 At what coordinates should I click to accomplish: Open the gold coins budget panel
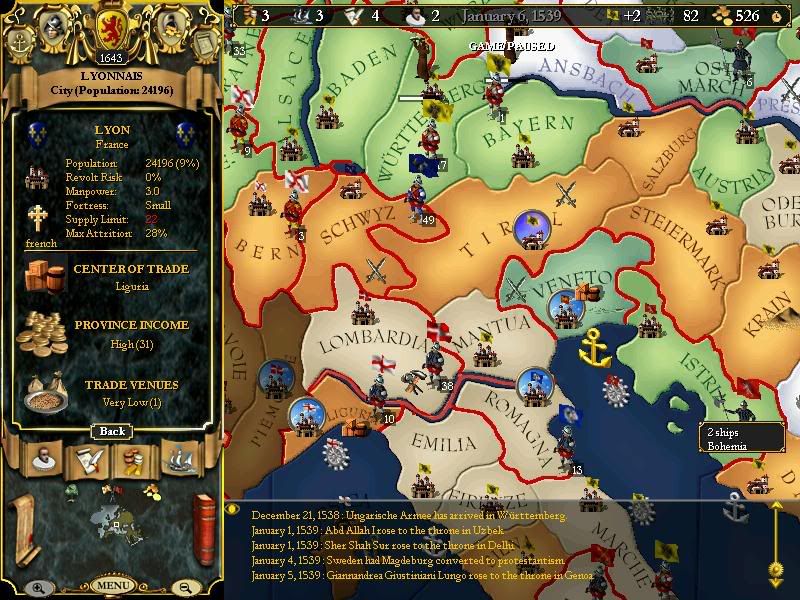point(133,460)
